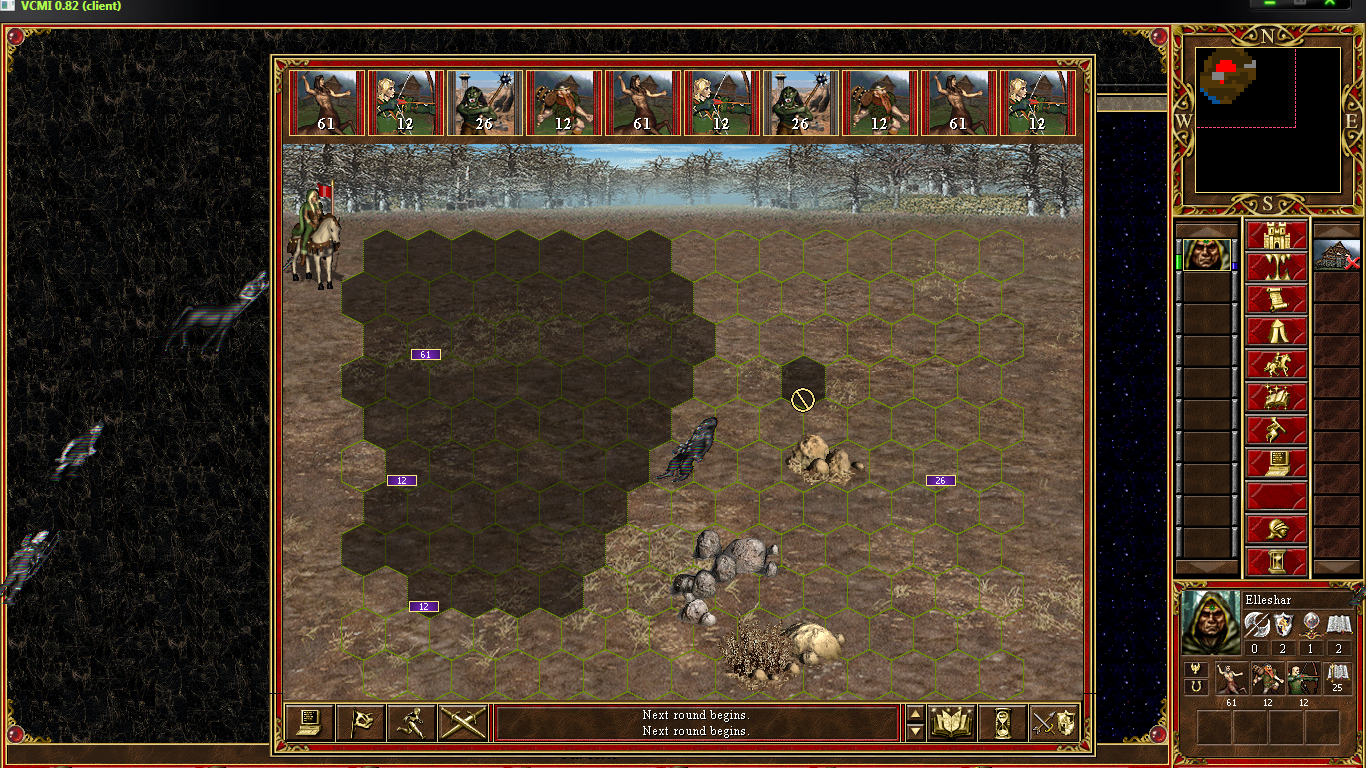Toggle auto-combat crossed swords button
This screenshot has height=768, width=1366.
pos(463,722)
